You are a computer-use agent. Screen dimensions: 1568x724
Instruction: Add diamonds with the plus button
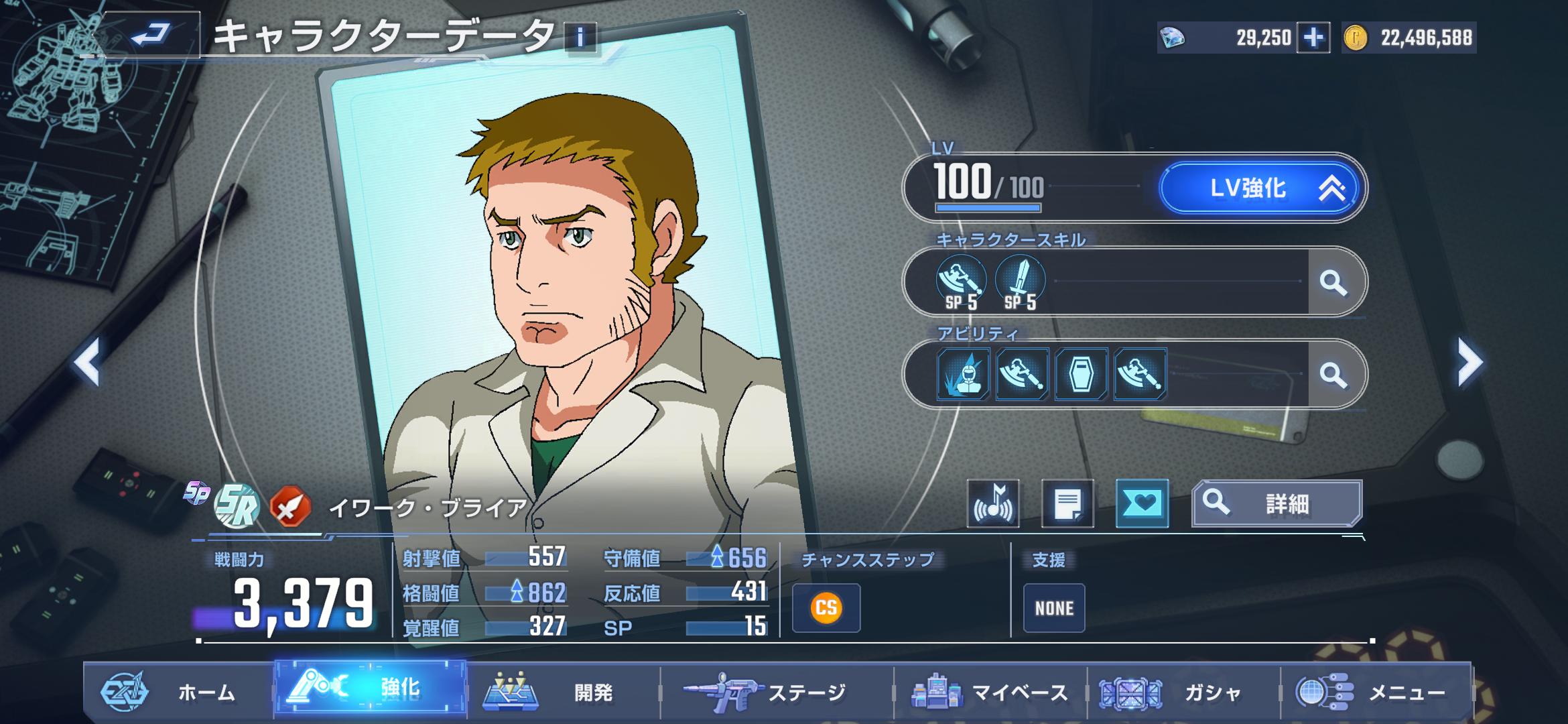tap(1313, 38)
